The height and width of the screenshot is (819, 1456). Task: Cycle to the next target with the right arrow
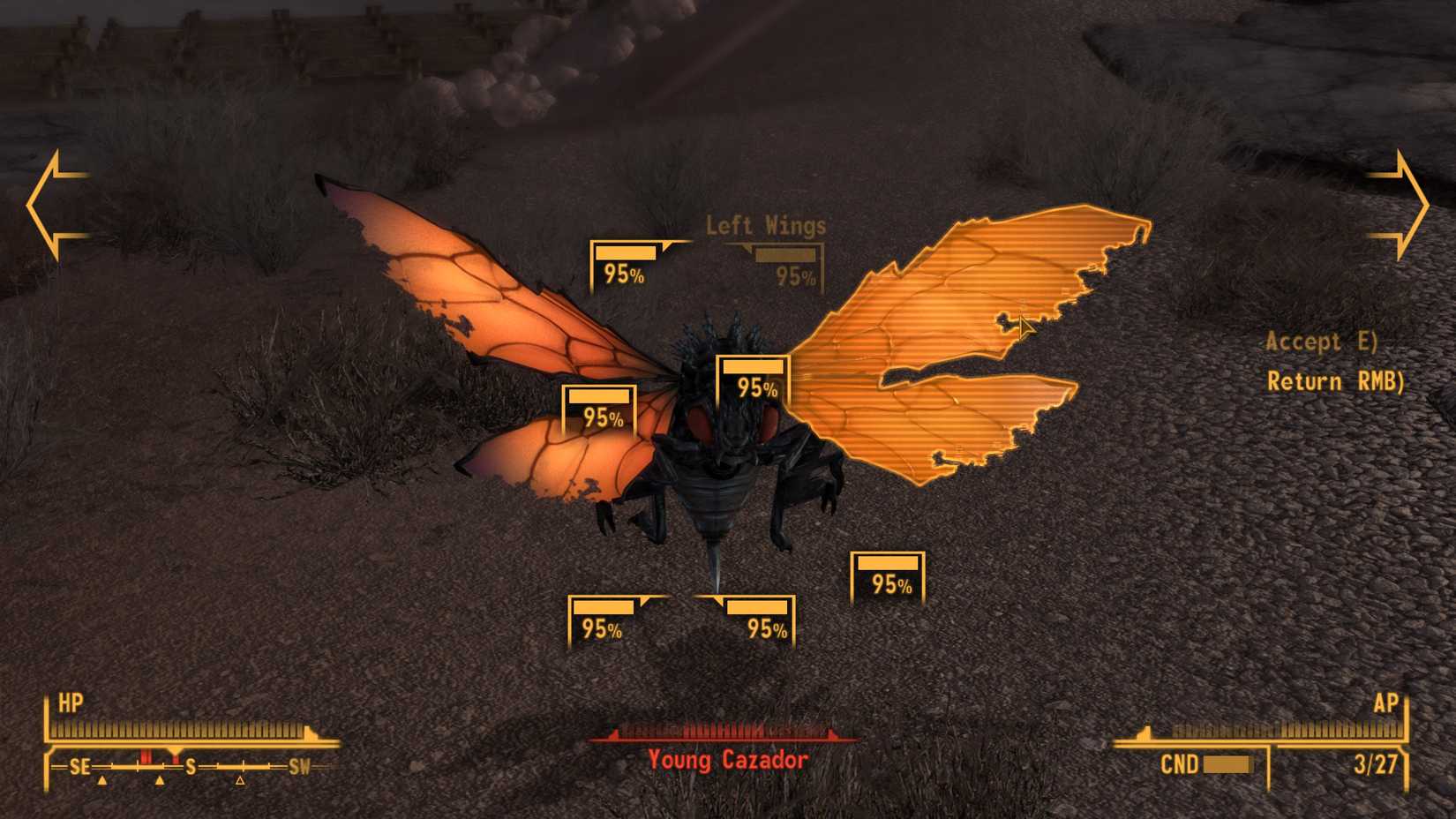1407,203
